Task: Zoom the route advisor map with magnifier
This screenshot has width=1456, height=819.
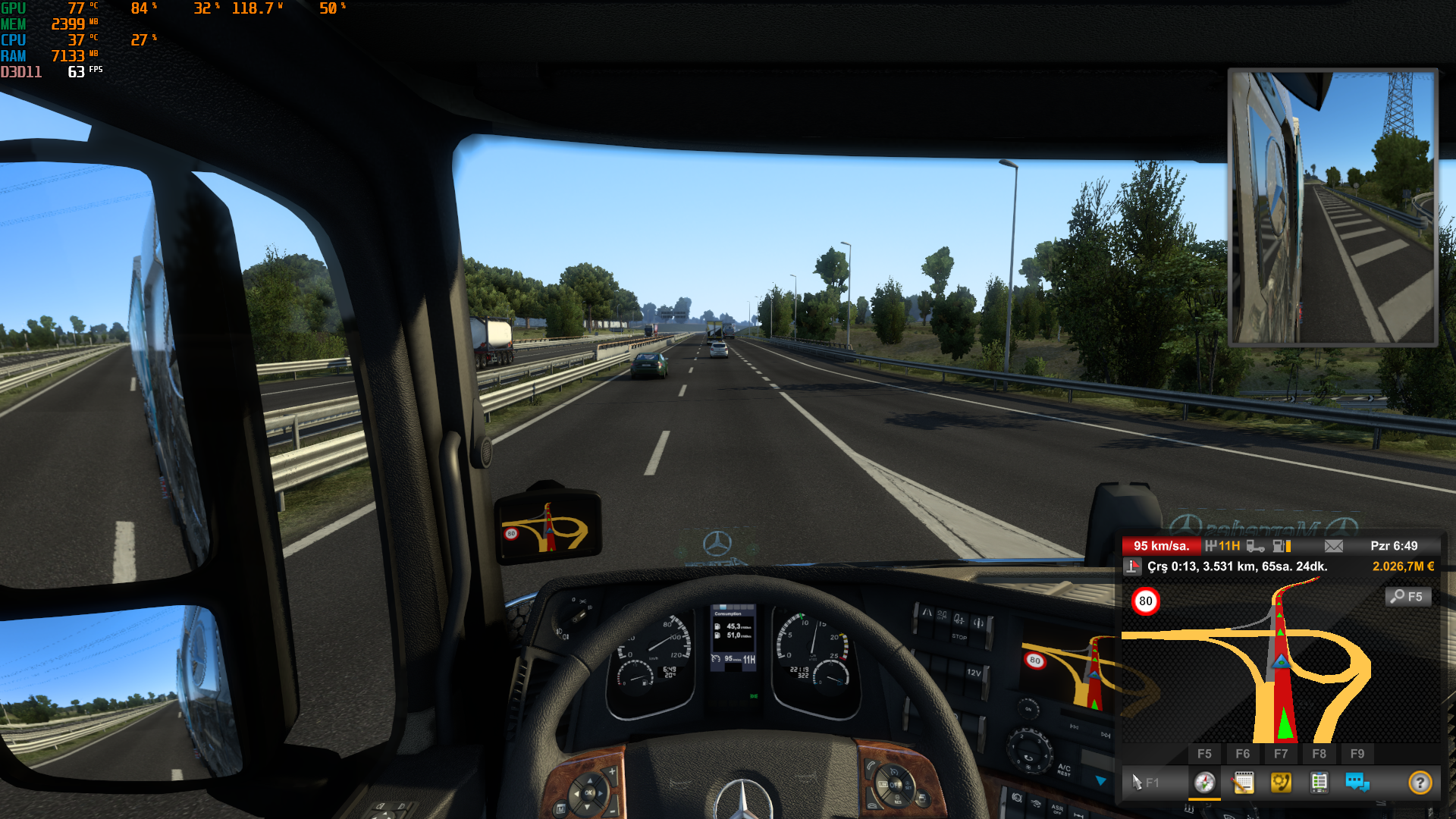Action: coord(1409,597)
